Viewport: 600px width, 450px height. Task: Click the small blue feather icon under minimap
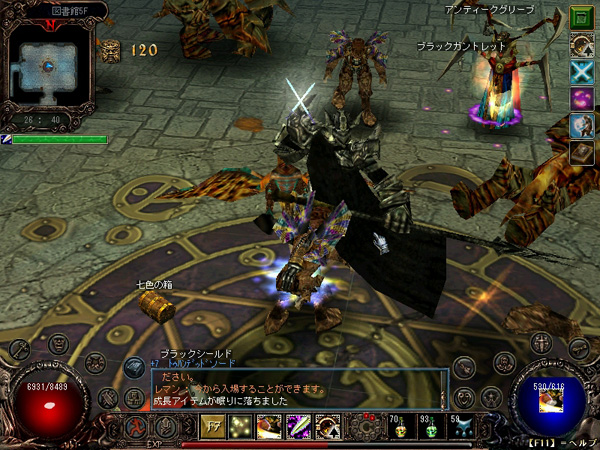click(x=6, y=139)
